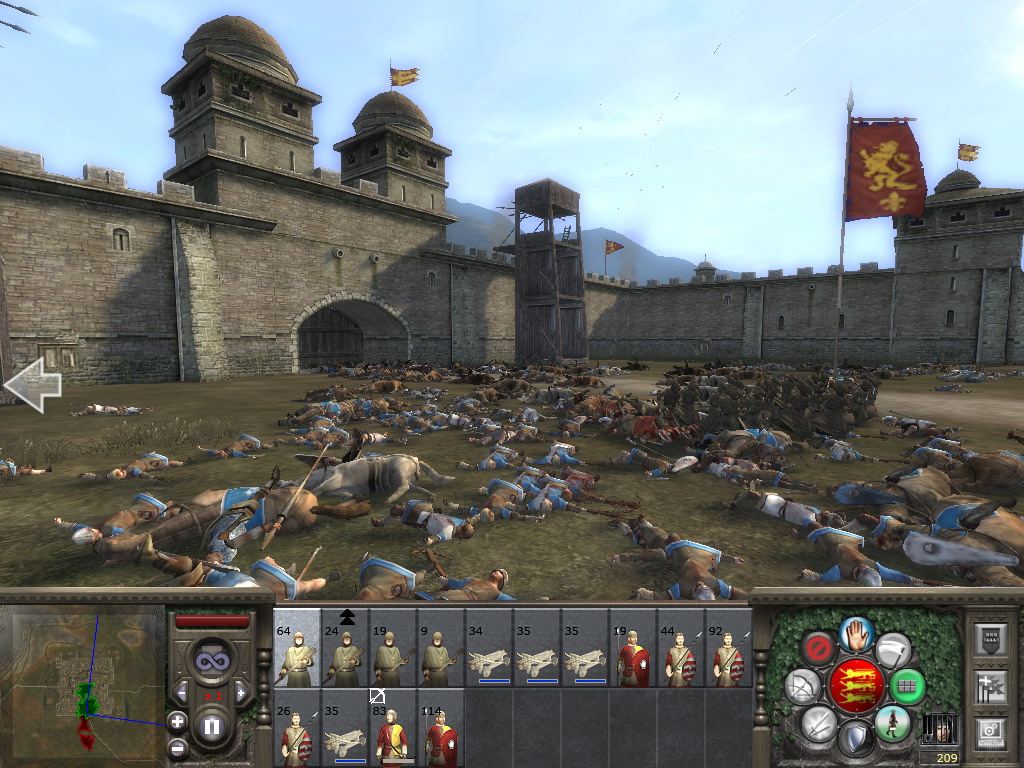The image size is (1024, 768).
Task: Click the crossed swords melee button
Action: pyautogui.click(x=819, y=723)
